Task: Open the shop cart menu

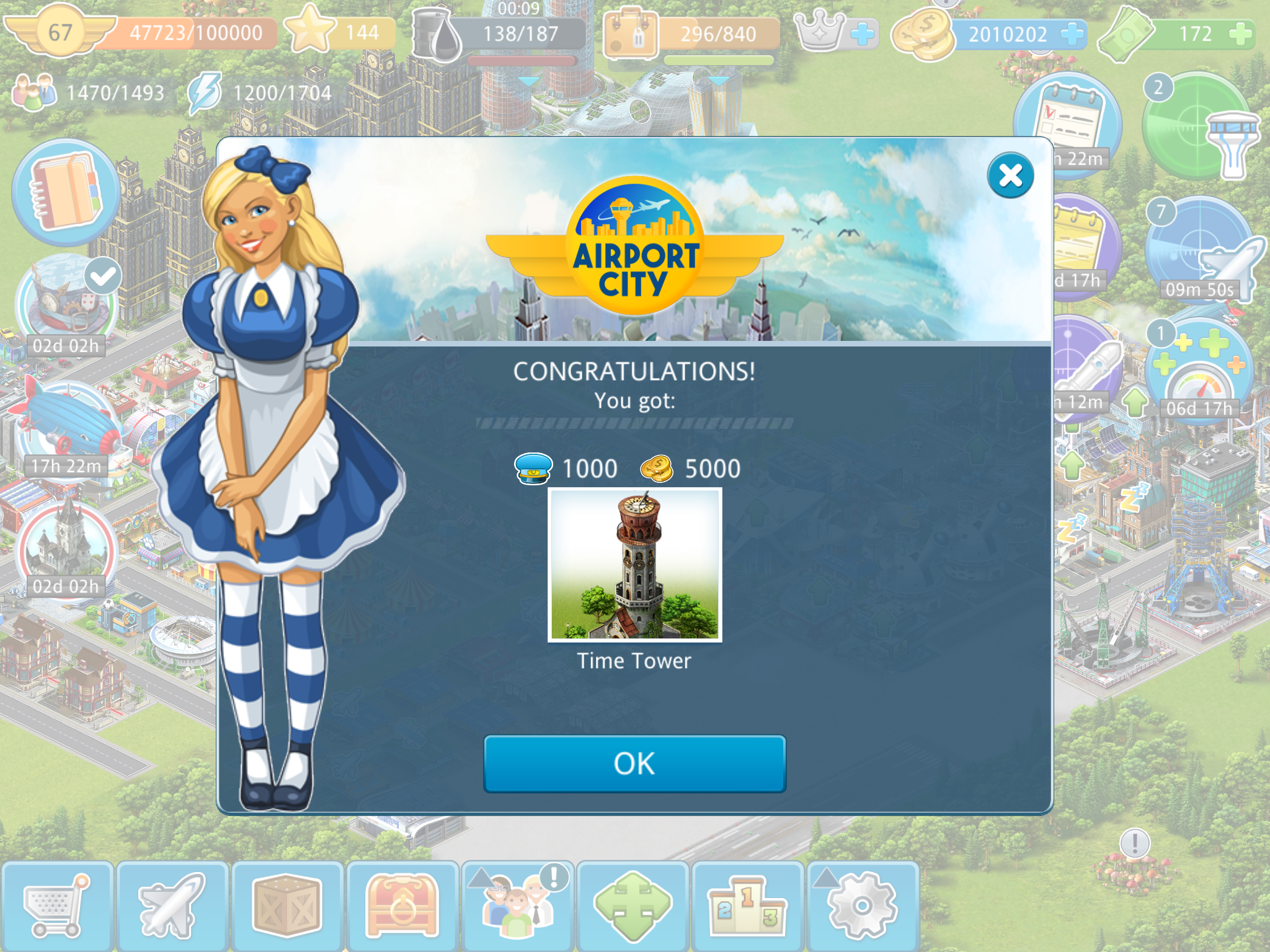Action: click(56, 906)
